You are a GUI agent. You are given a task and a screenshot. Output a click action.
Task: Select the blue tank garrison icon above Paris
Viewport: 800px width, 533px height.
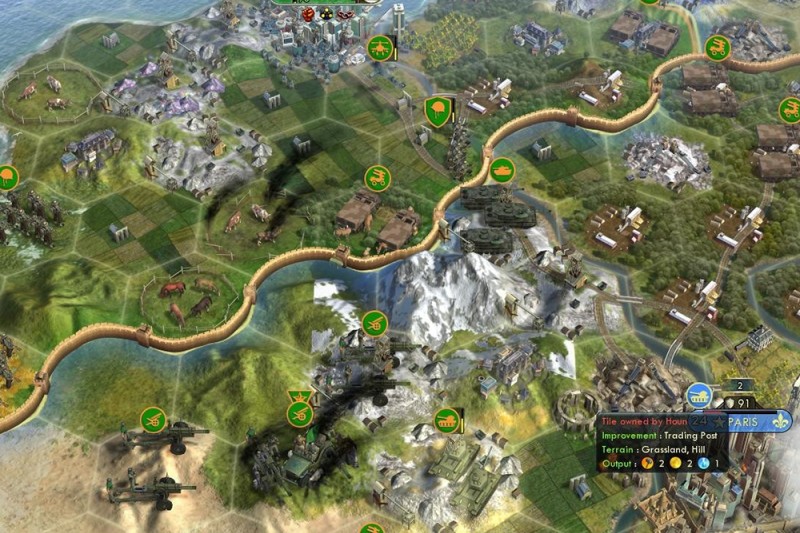pyautogui.click(x=699, y=393)
